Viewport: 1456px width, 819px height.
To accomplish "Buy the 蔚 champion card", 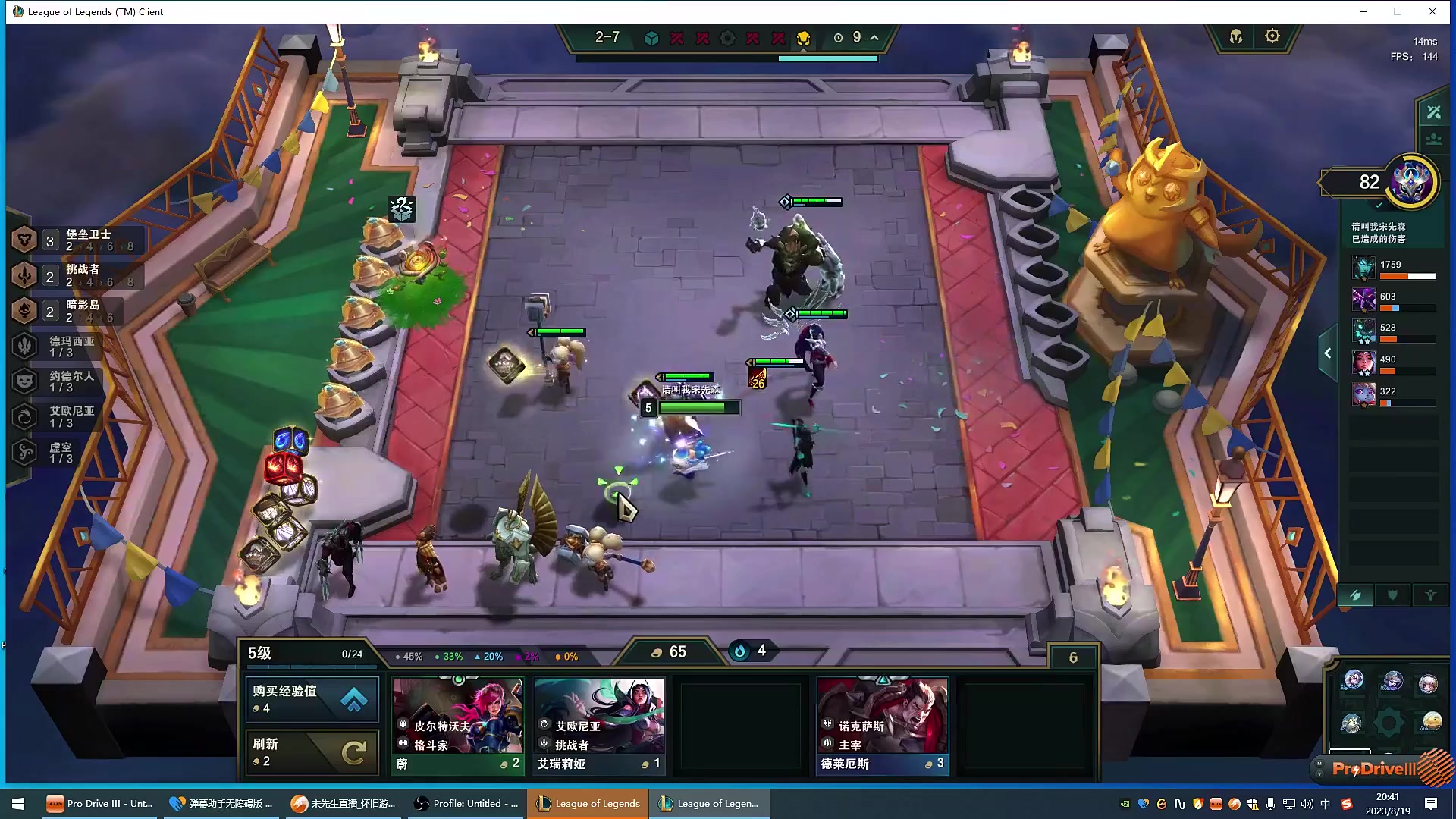I will coord(457,726).
